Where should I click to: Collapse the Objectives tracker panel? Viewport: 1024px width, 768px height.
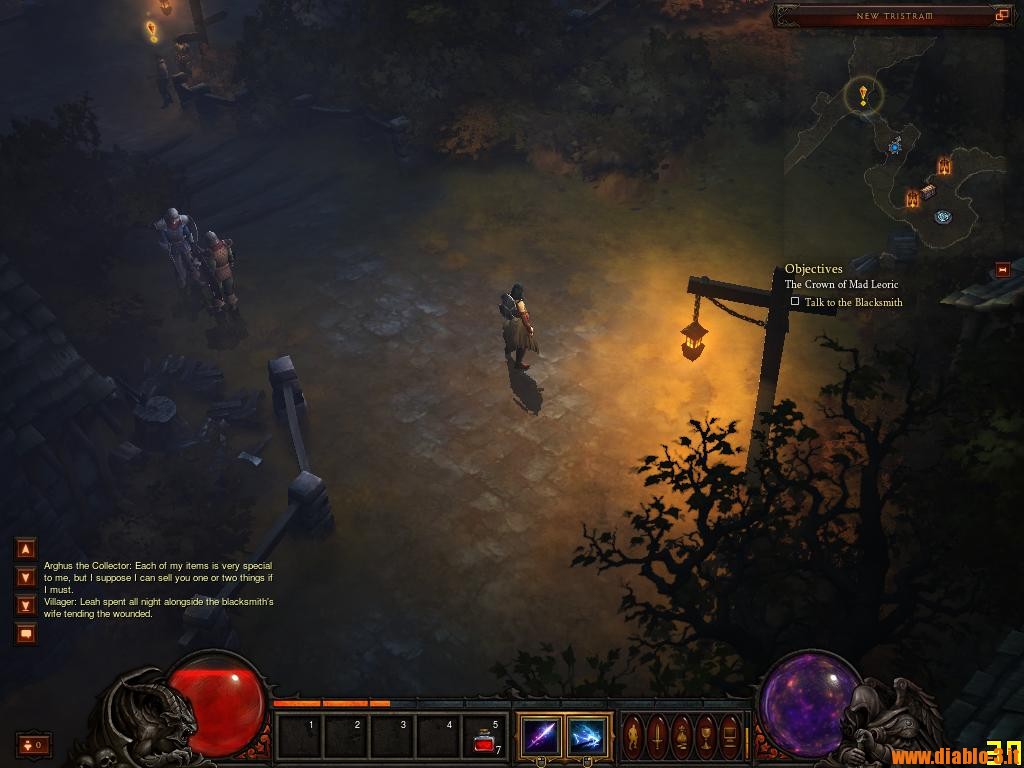coord(1002,270)
